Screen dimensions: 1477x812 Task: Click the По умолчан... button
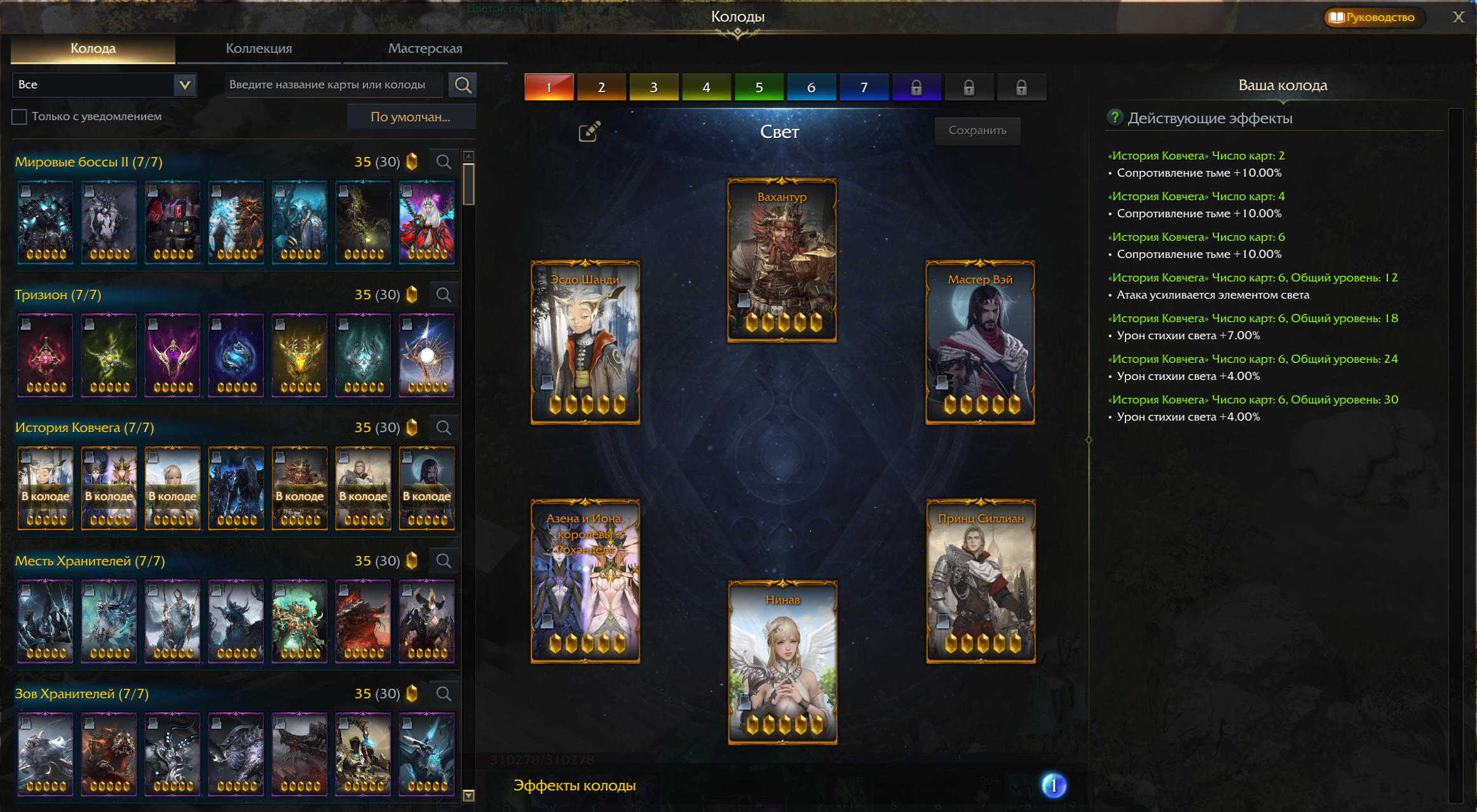pyautogui.click(x=411, y=116)
